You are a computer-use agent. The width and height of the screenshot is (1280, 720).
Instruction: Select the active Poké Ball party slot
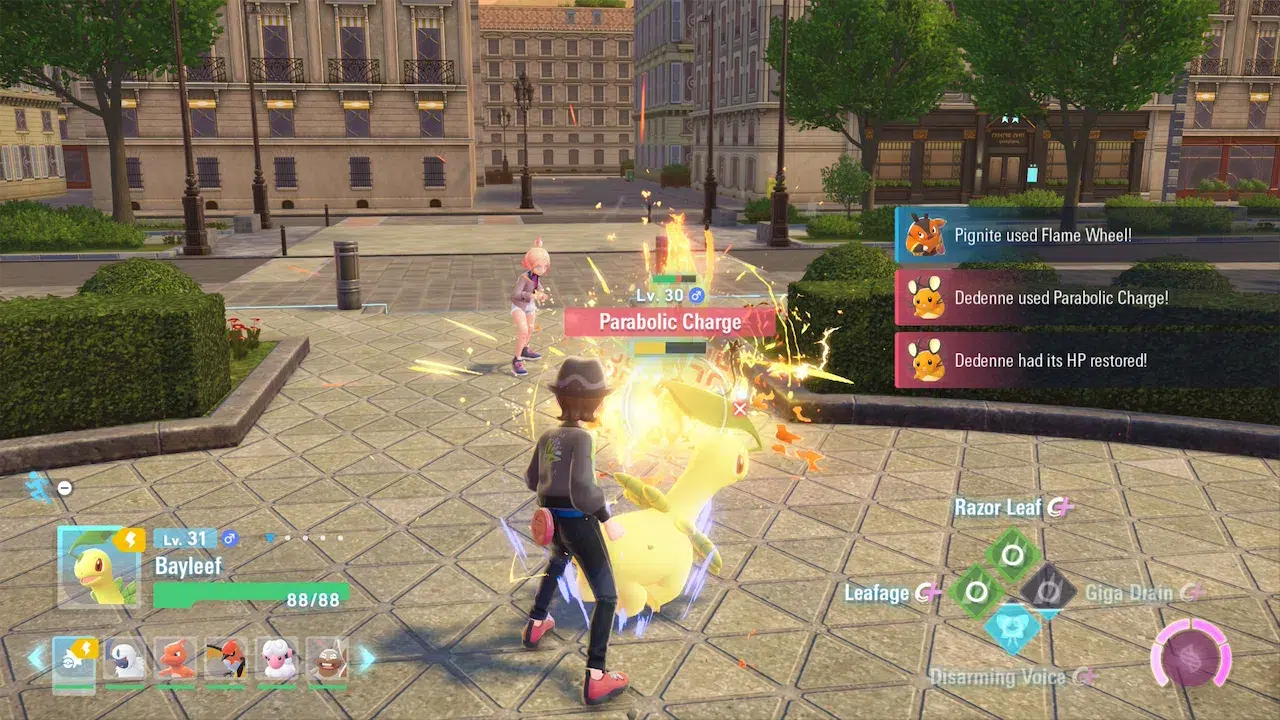(74, 659)
